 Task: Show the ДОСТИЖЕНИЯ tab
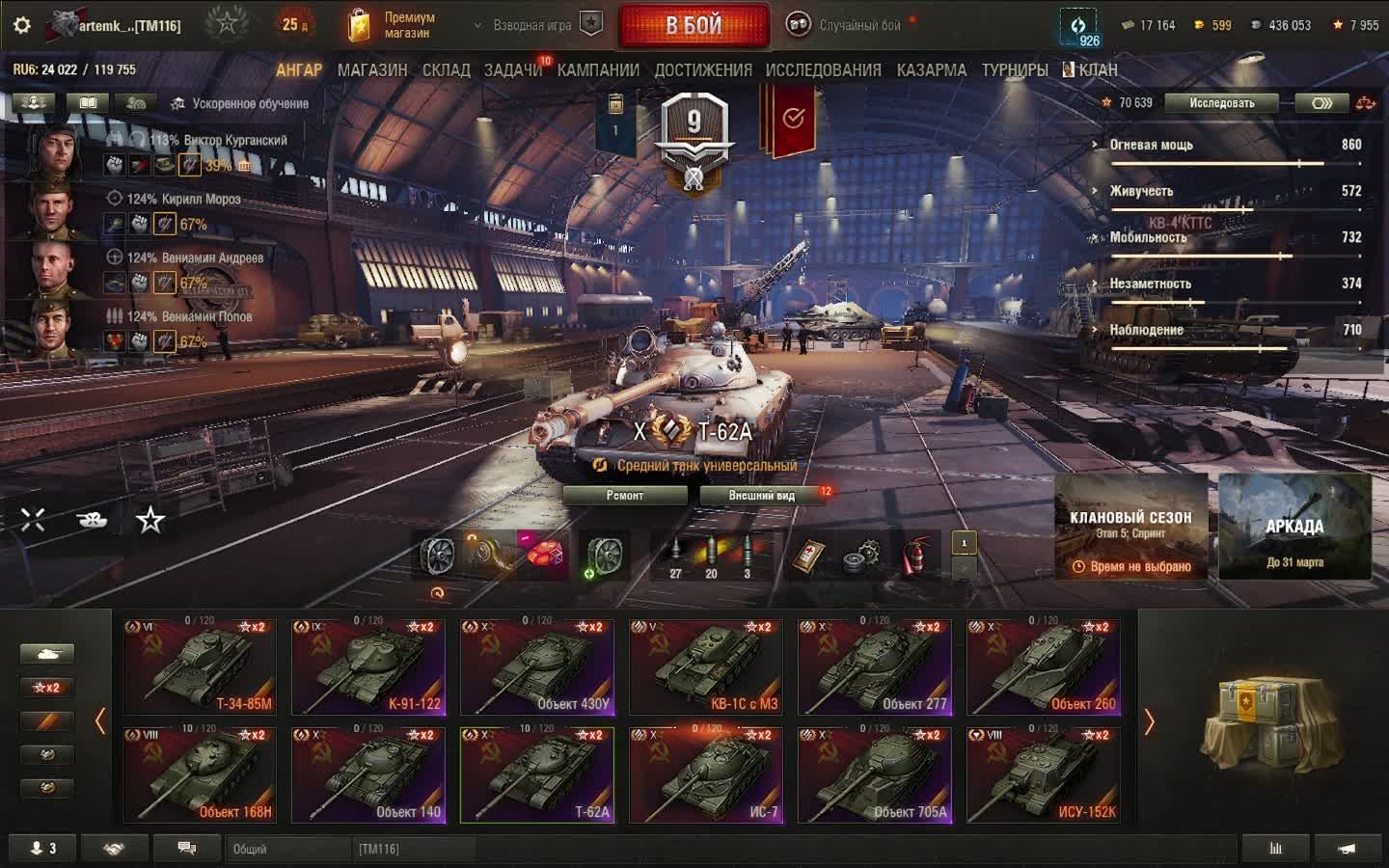pos(703,70)
